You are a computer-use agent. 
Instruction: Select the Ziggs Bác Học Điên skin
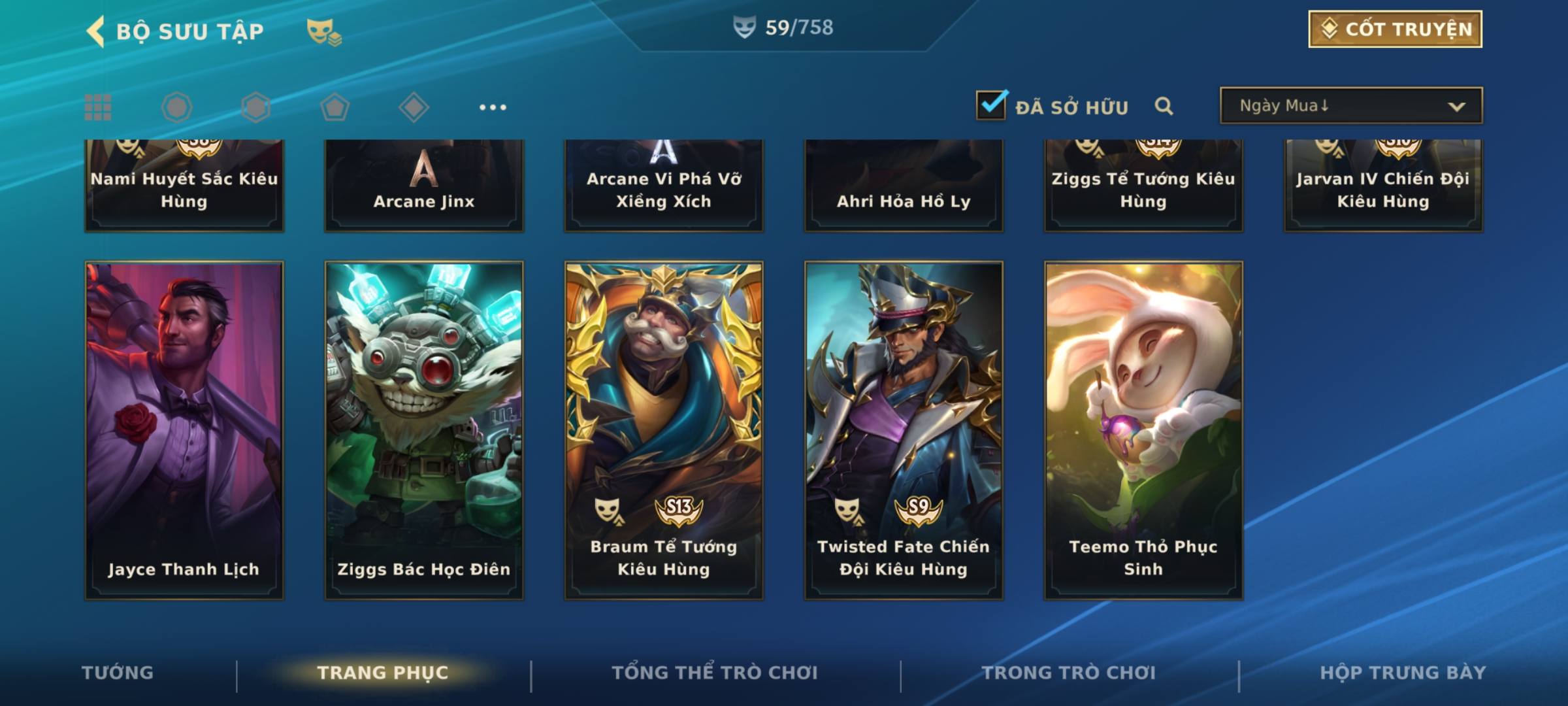424,430
